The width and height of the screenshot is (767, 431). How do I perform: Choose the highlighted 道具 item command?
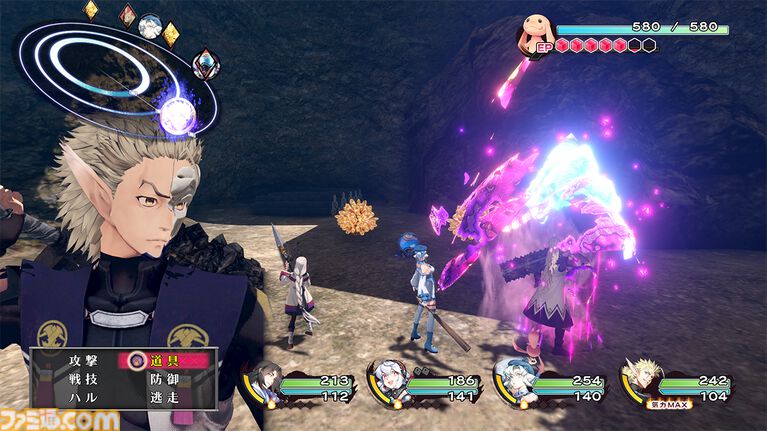[x=165, y=359]
